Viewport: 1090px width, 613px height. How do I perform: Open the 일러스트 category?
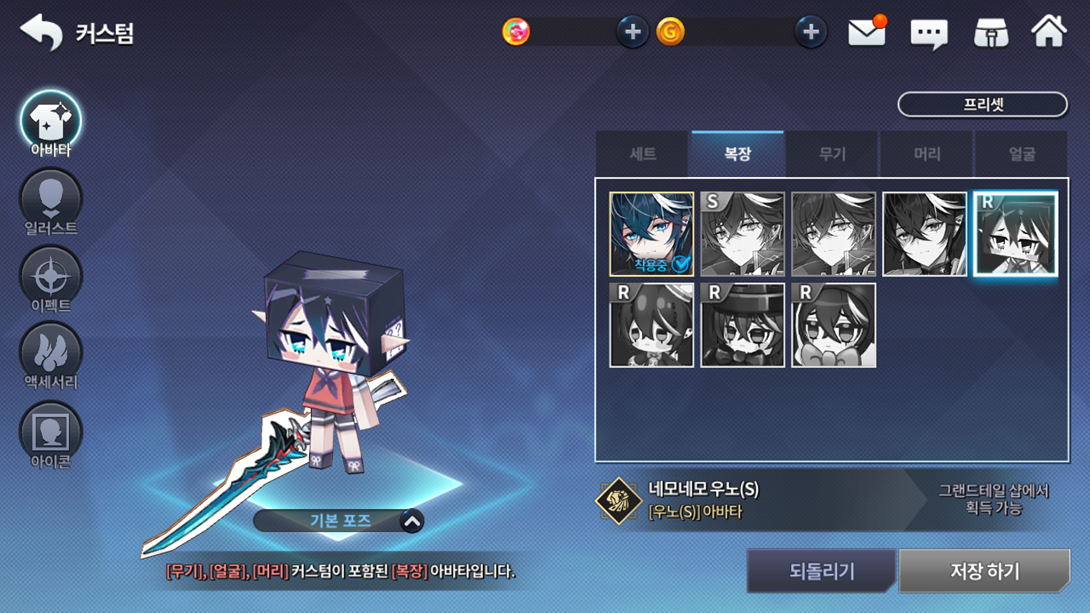[x=51, y=201]
